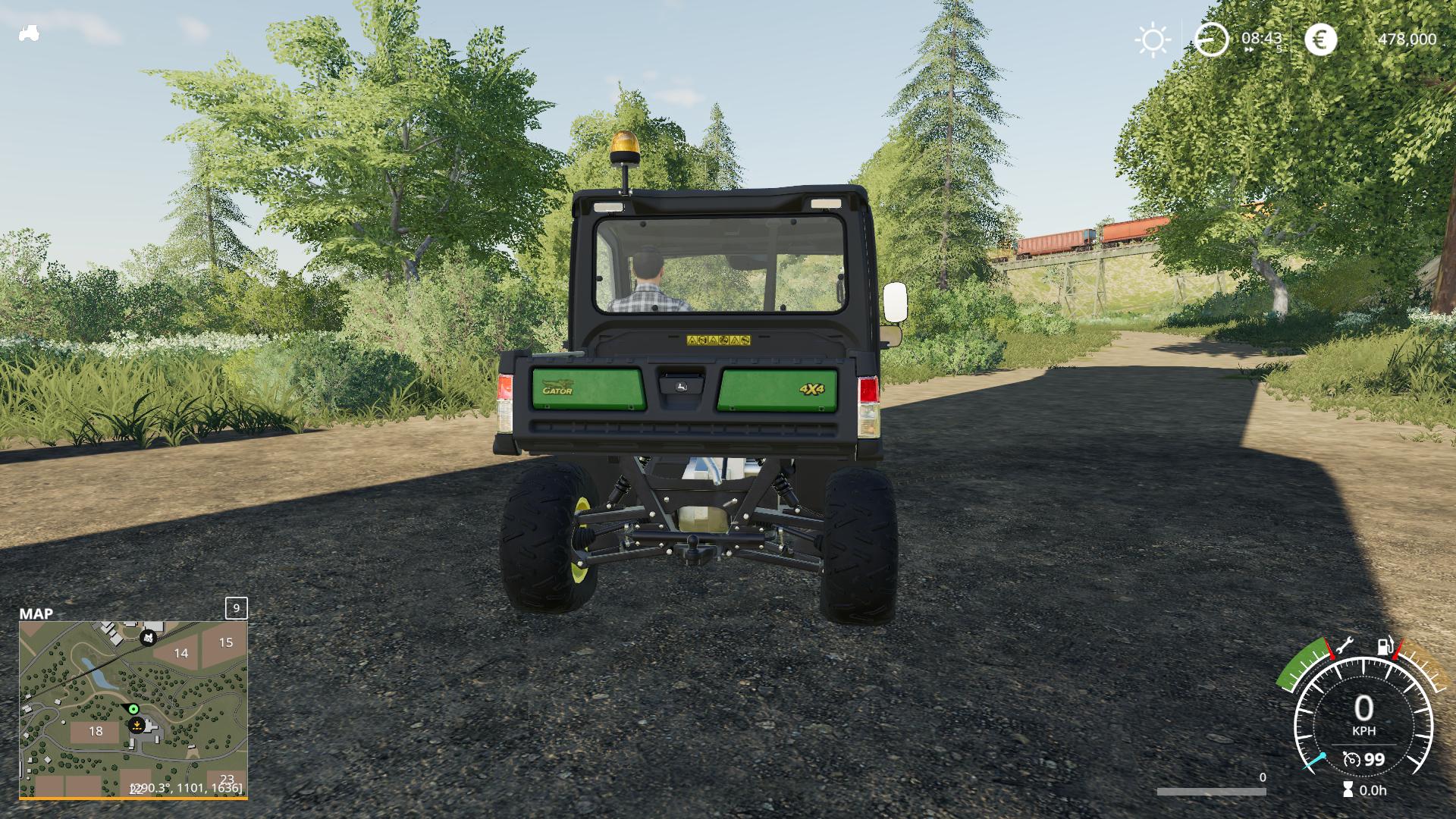This screenshot has height=819, width=1456.
Task: Choose field 18 on the minimap
Action: click(x=96, y=732)
